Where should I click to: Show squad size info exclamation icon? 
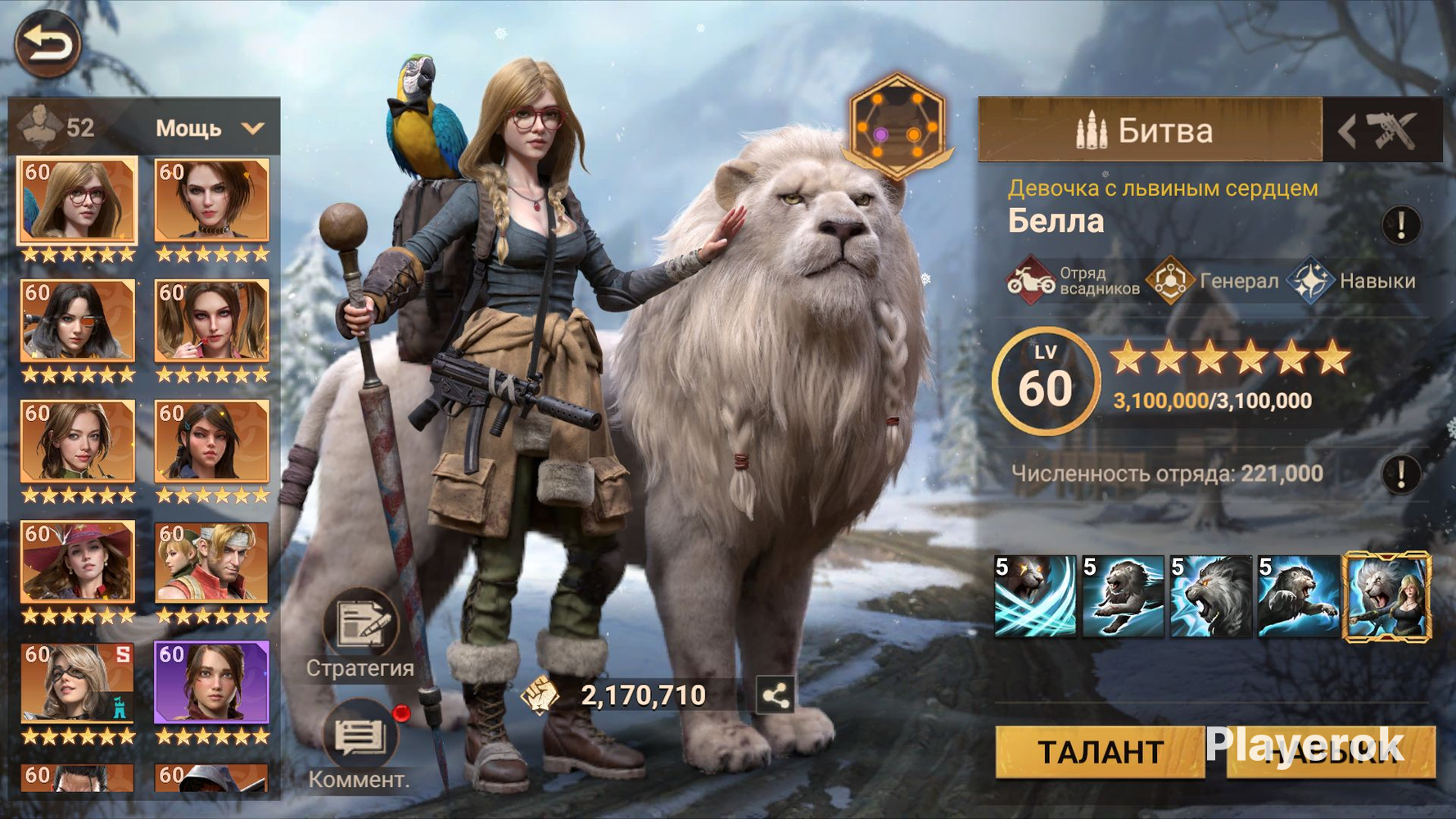pos(1401,473)
